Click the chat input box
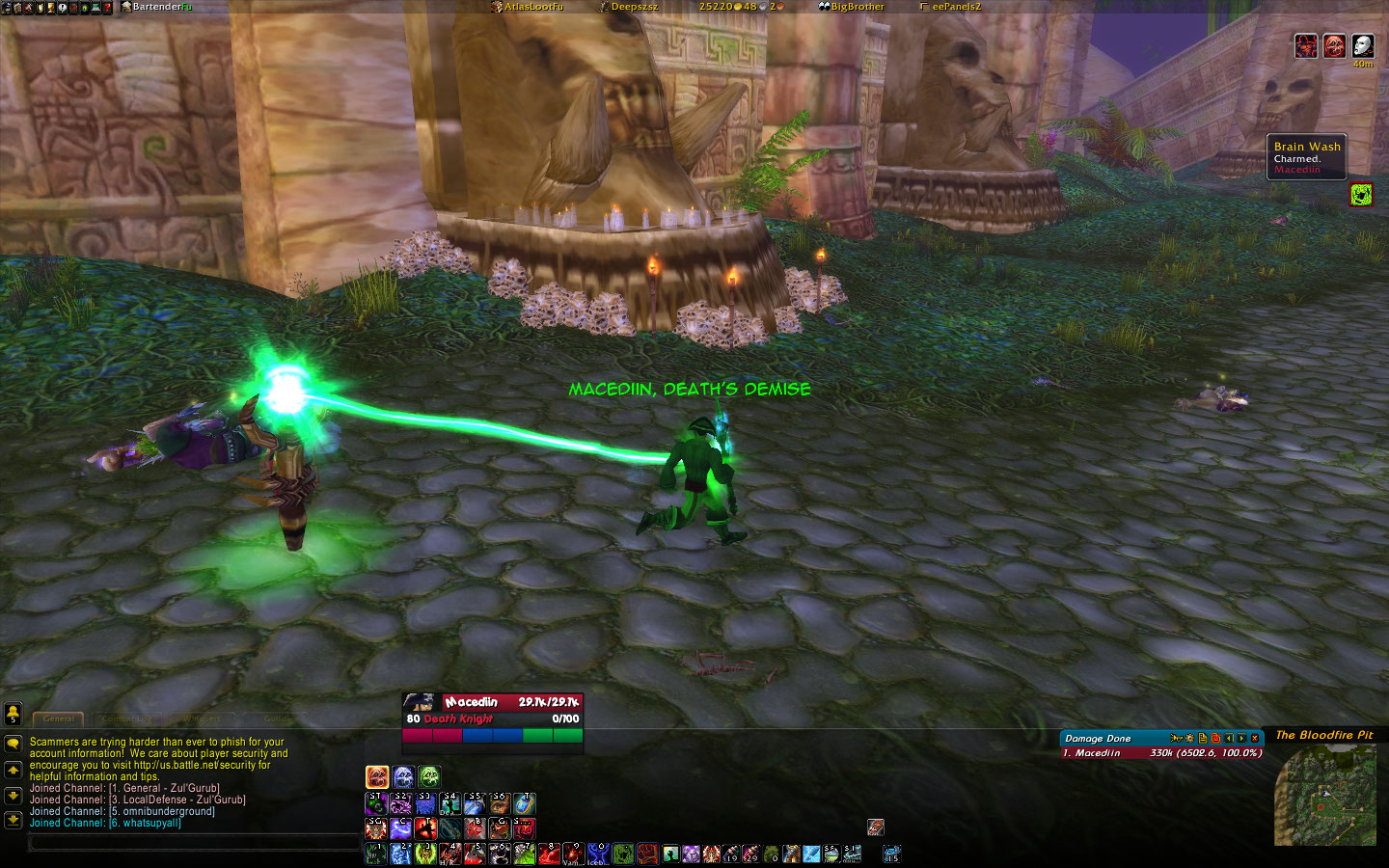This screenshot has width=1389, height=868. click(193, 843)
